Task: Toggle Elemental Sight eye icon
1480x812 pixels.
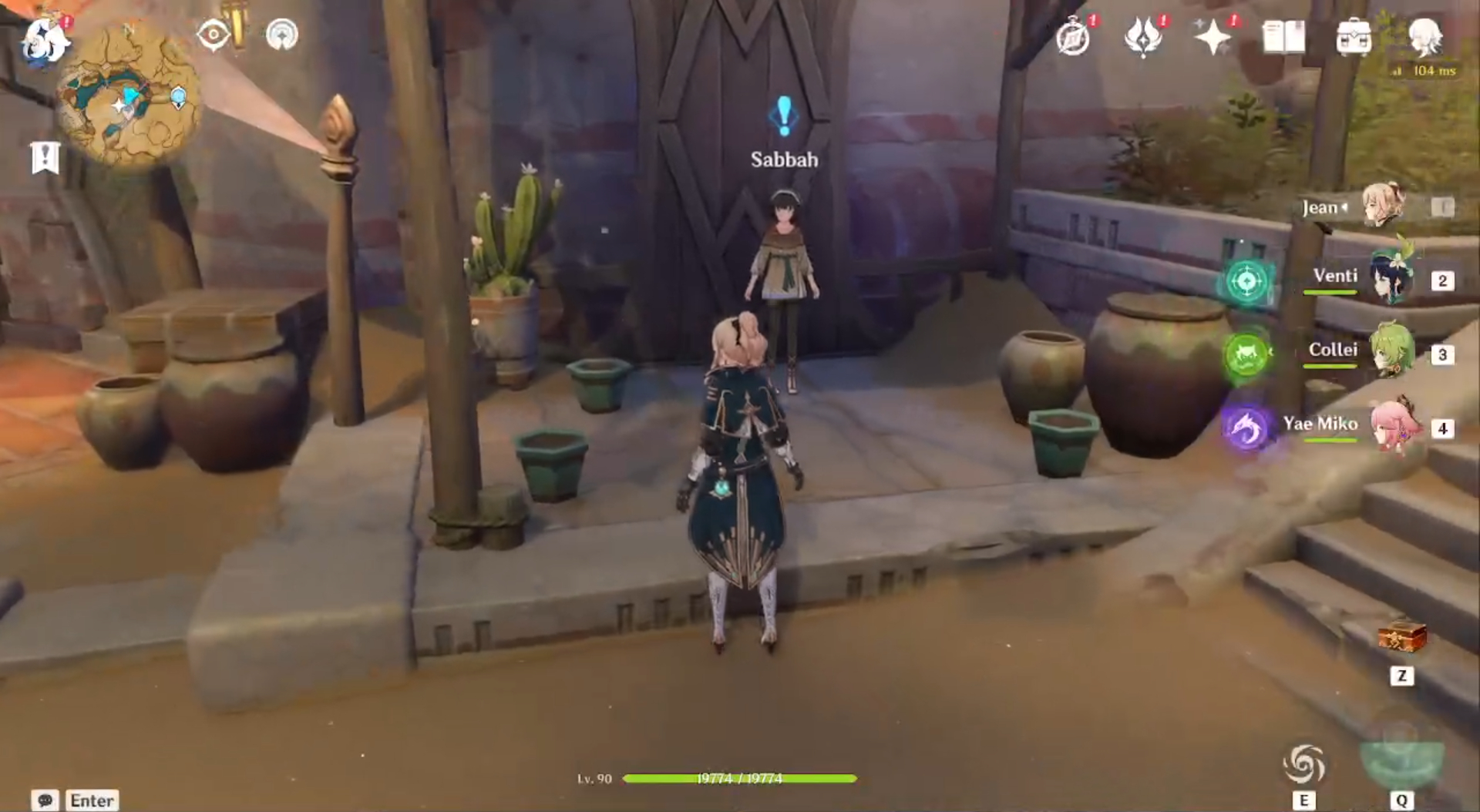Action: (214, 35)
